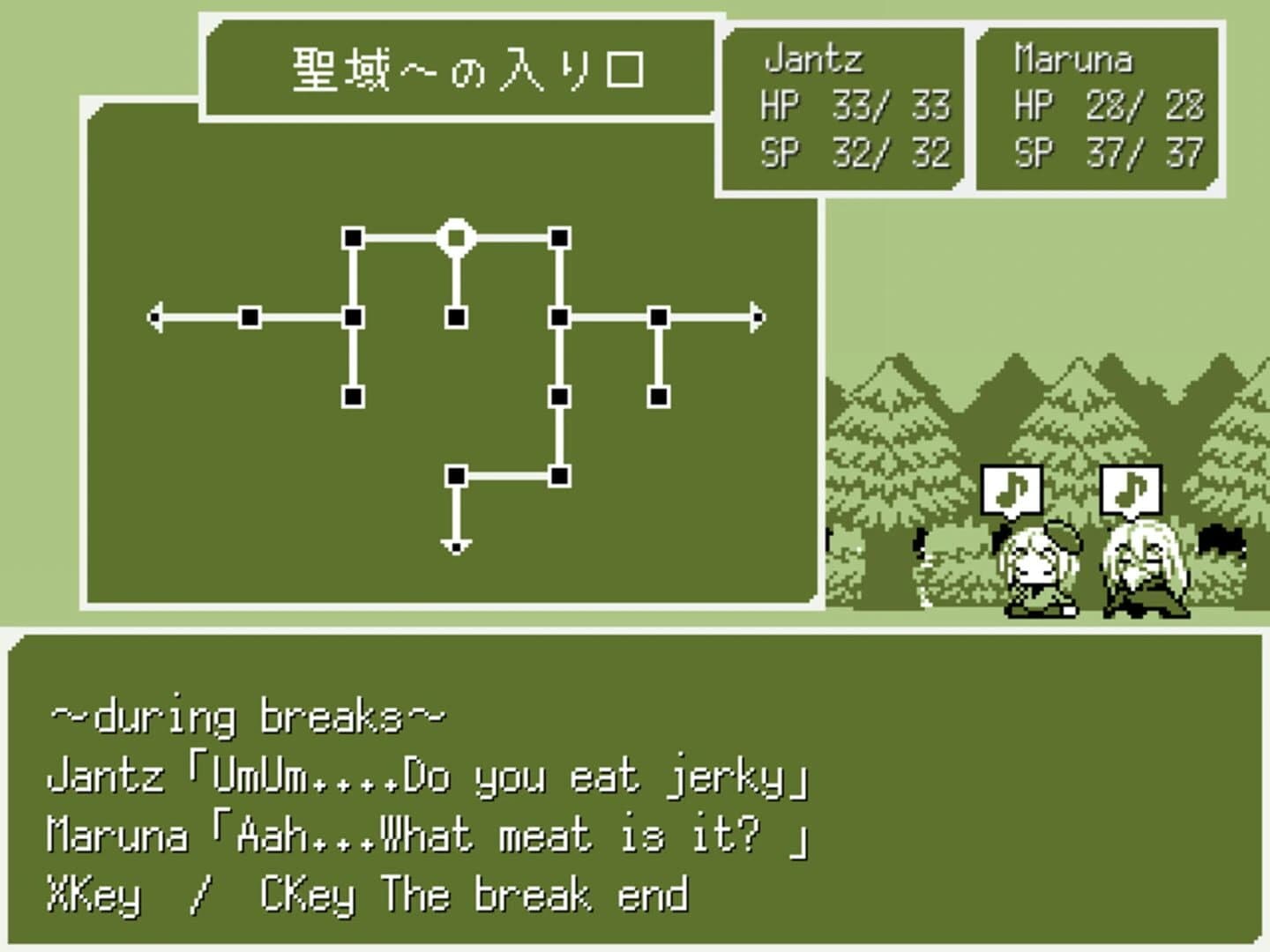Click the music note above Maruna's head

1133,487
